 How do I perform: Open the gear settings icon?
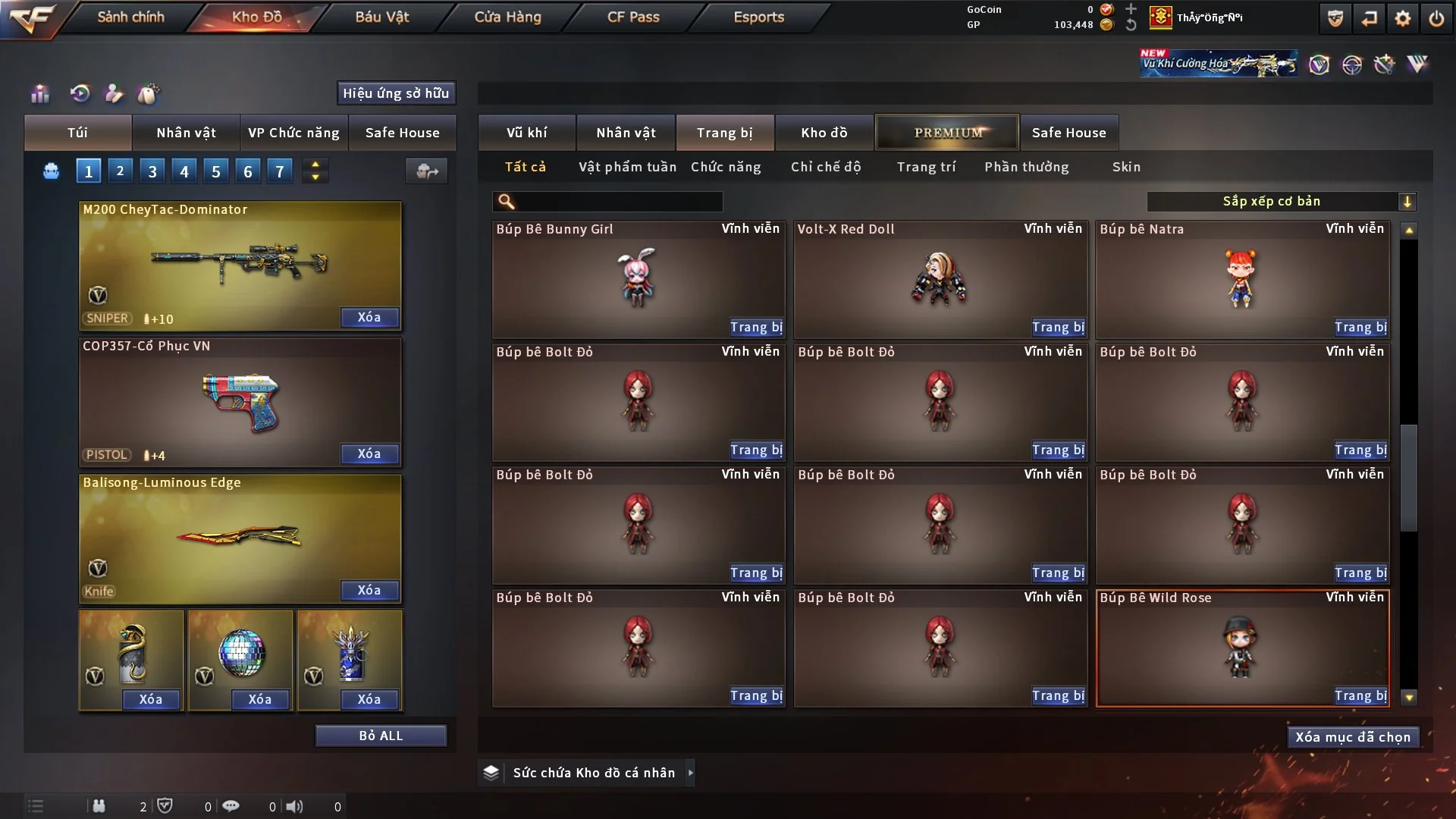(1402, 18)
